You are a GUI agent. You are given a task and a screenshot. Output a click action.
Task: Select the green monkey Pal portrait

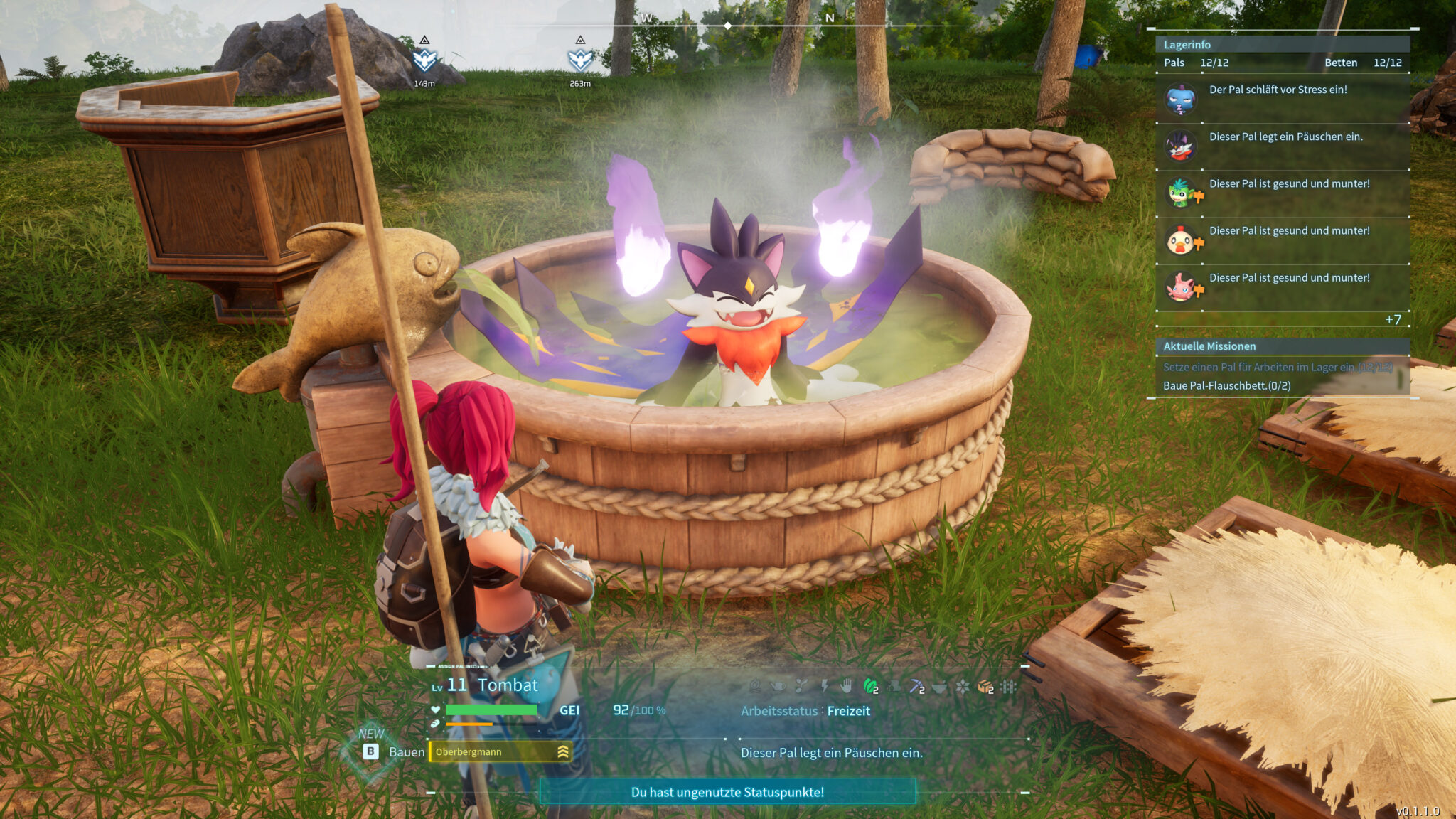click(1181, 193)
